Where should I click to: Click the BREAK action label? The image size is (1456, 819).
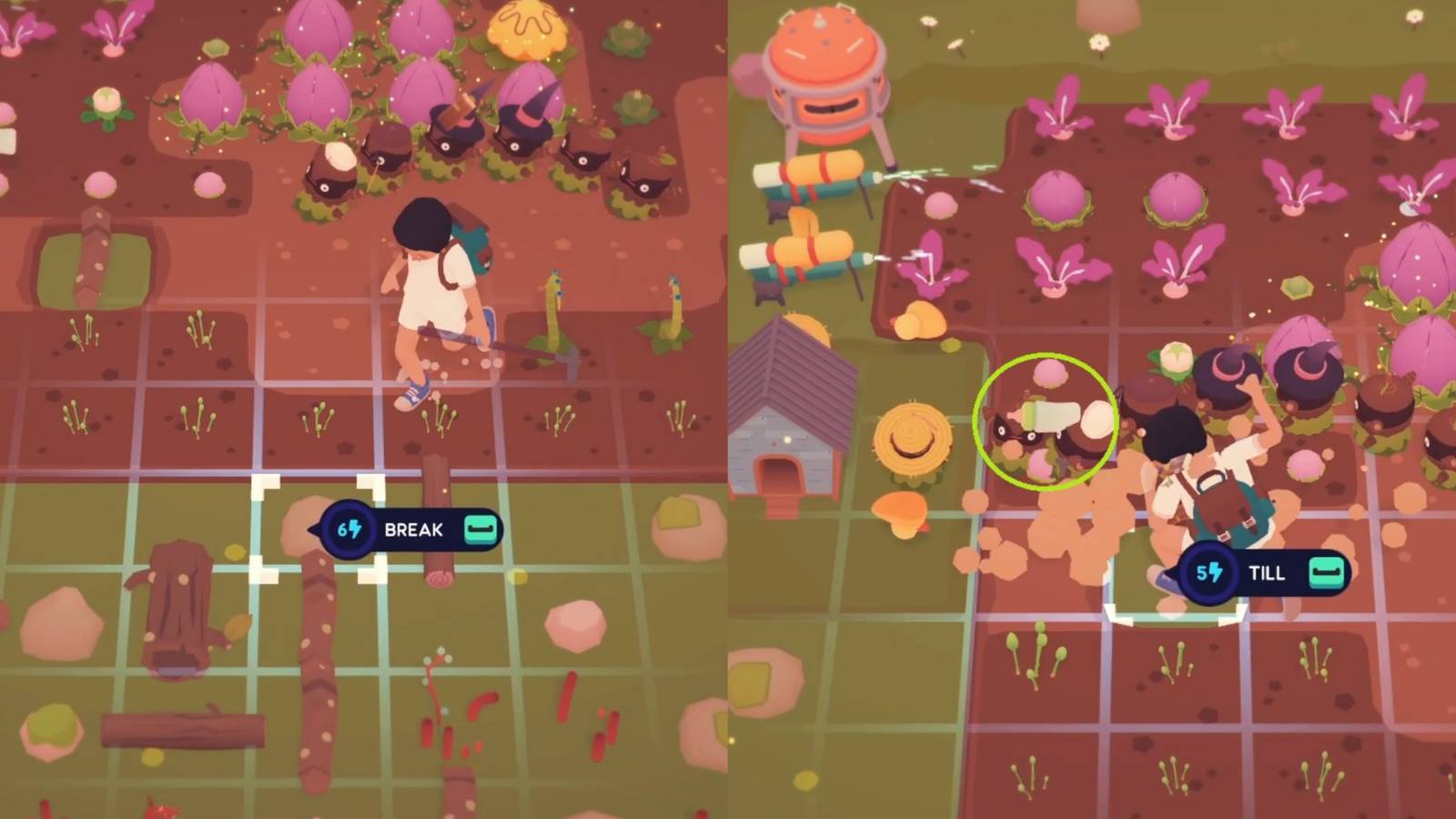[414, 528]
